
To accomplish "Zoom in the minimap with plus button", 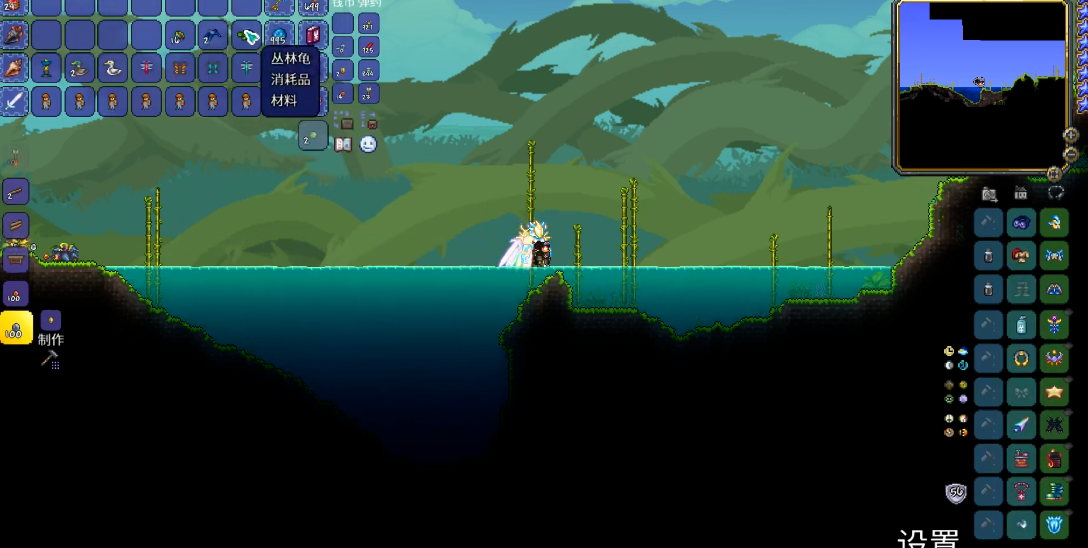I will click(1071, 134).
